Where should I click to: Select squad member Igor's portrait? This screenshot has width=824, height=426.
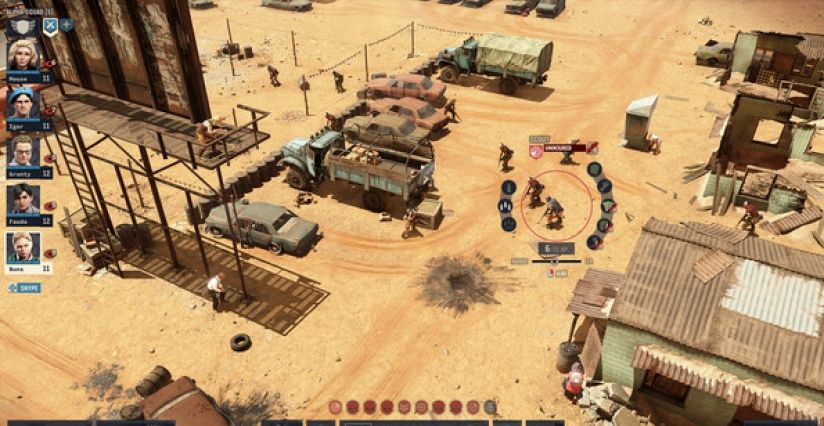tap(22, 102)
